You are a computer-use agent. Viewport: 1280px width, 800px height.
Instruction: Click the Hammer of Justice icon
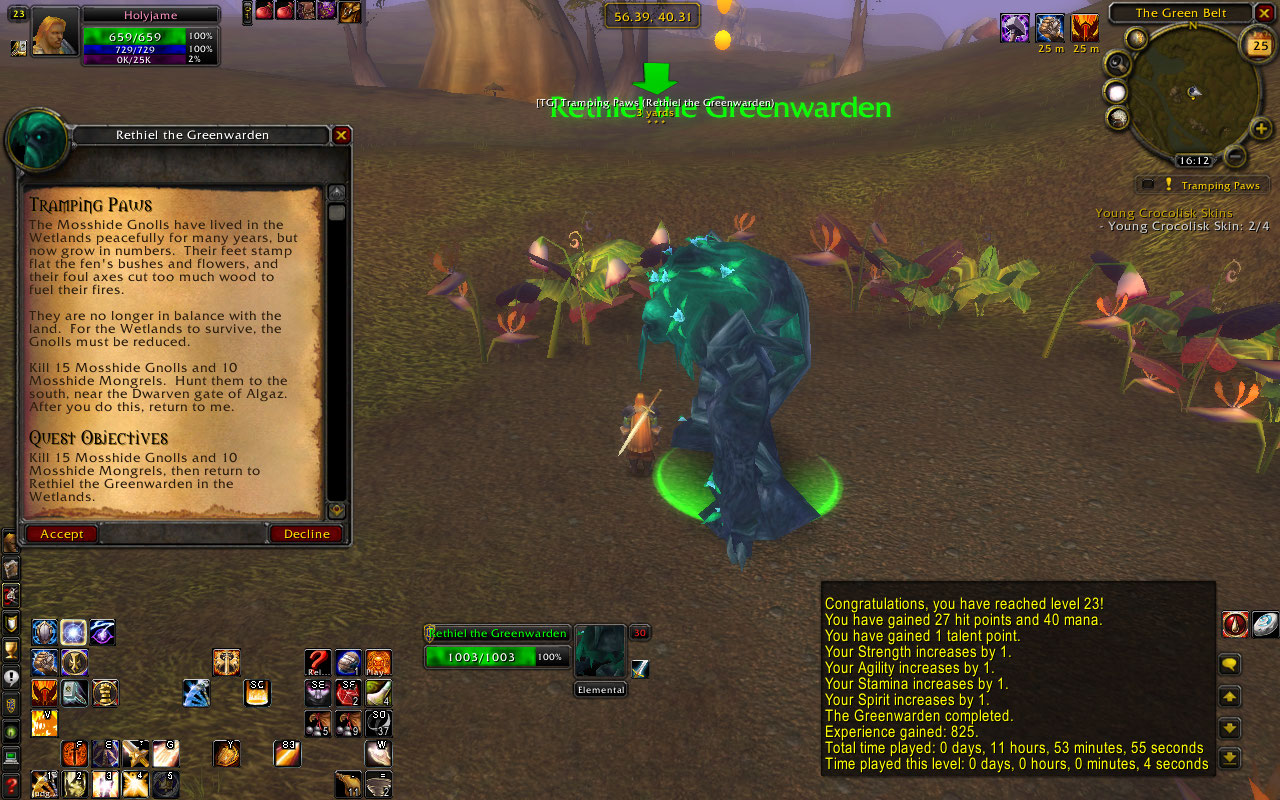(x=104, y=695)
